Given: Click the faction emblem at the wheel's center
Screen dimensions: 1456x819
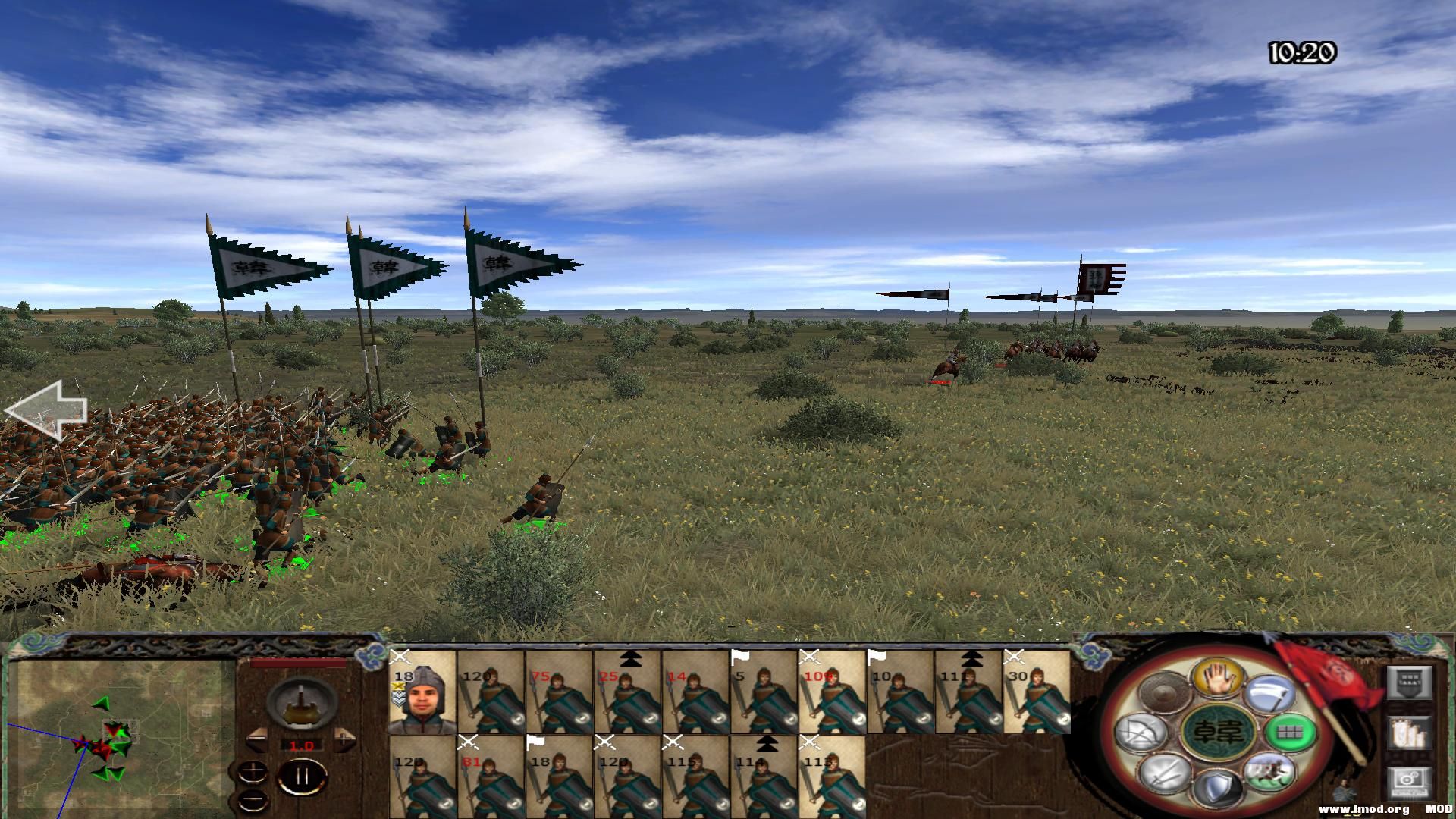Looking at the screenshot, I should (1217, 733).
